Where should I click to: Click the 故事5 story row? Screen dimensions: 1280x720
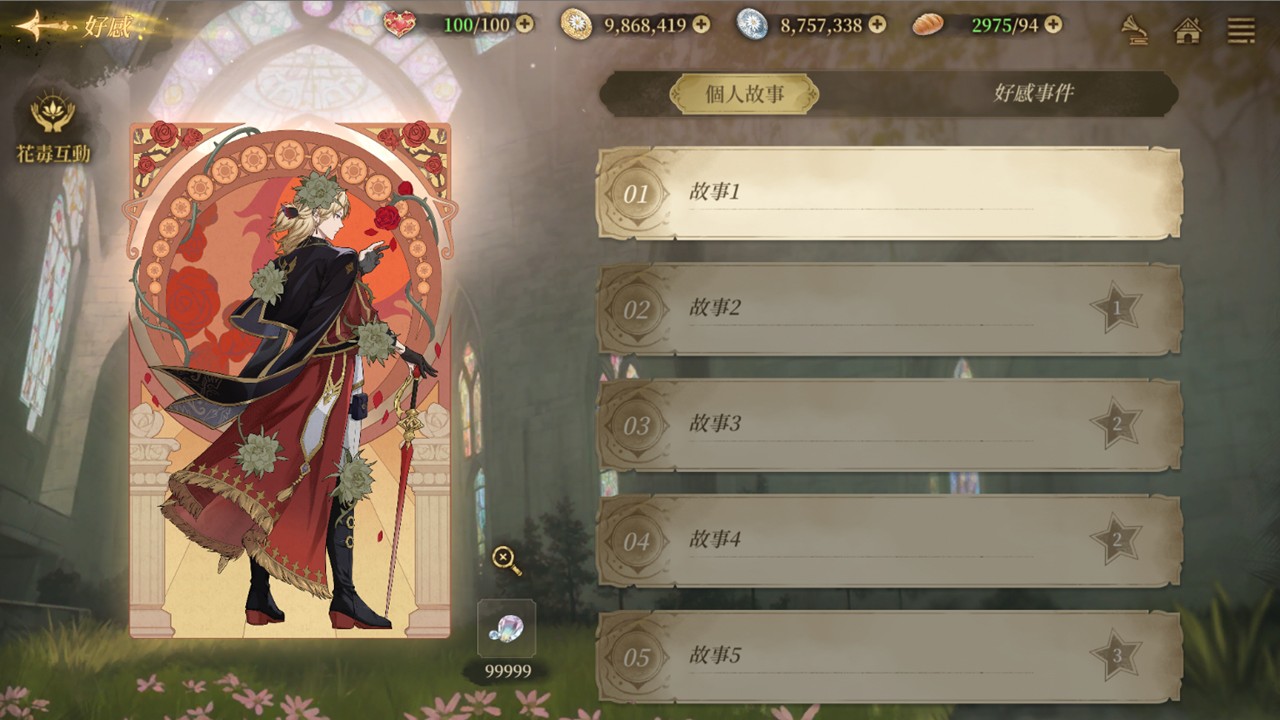[x=889, y=656]
